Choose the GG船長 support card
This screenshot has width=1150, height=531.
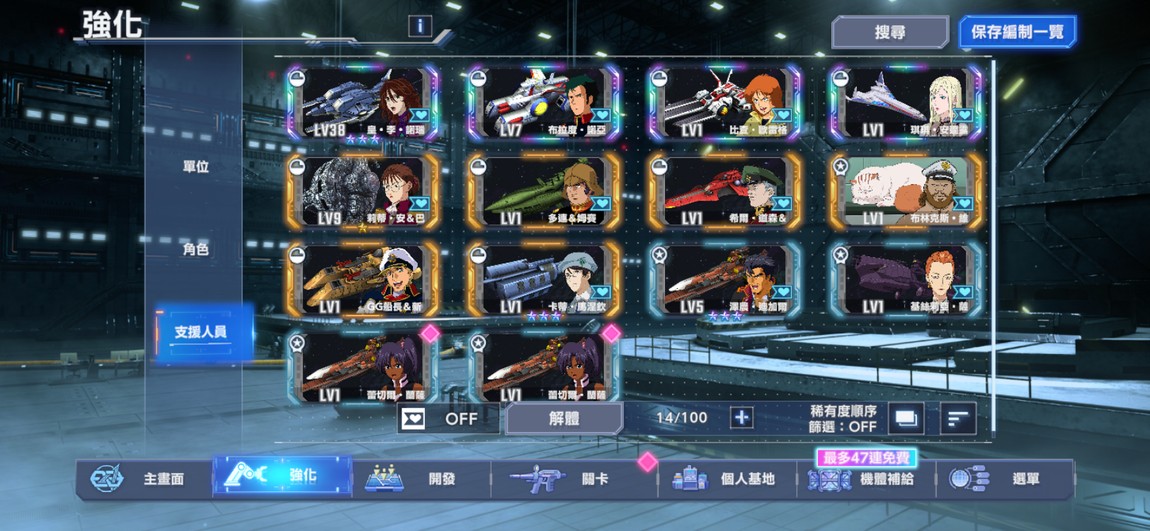click(x=364, y=280)
